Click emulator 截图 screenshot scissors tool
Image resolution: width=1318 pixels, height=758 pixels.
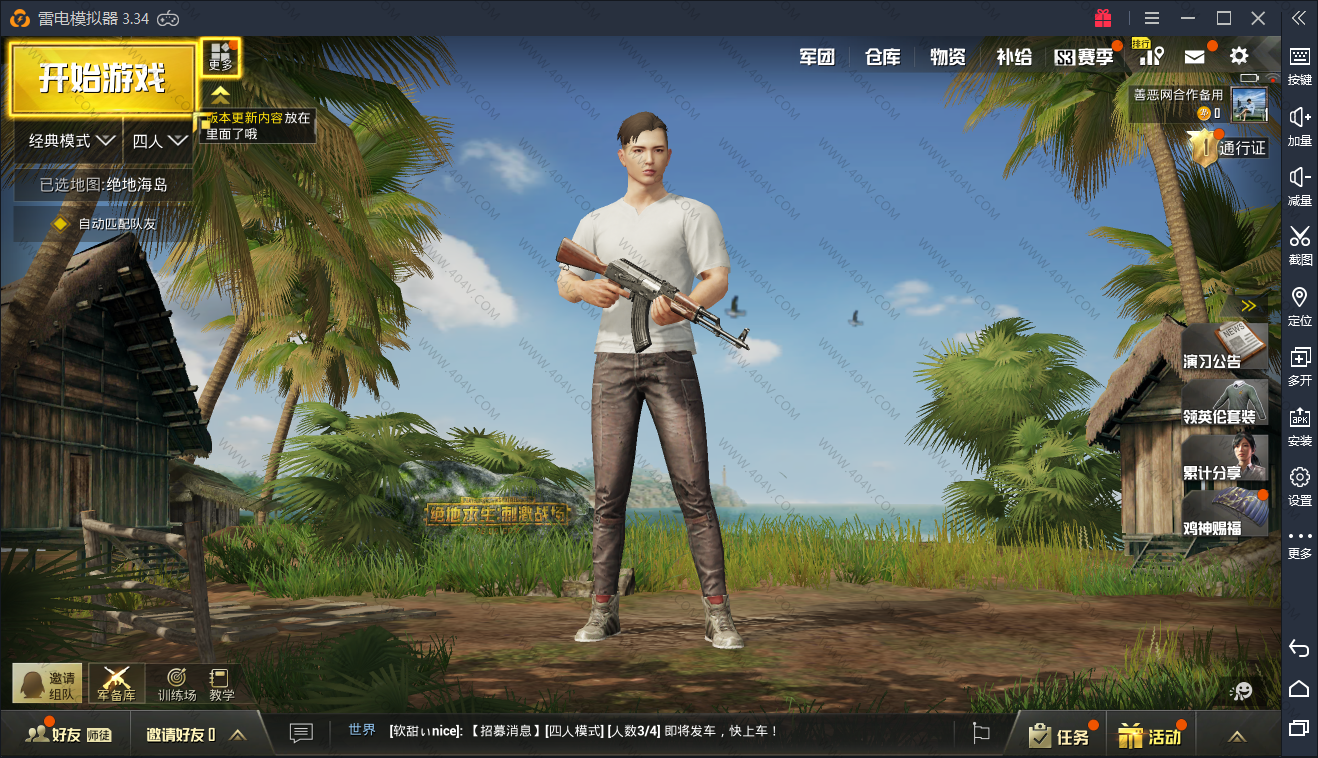click(x=1299, y=245)
